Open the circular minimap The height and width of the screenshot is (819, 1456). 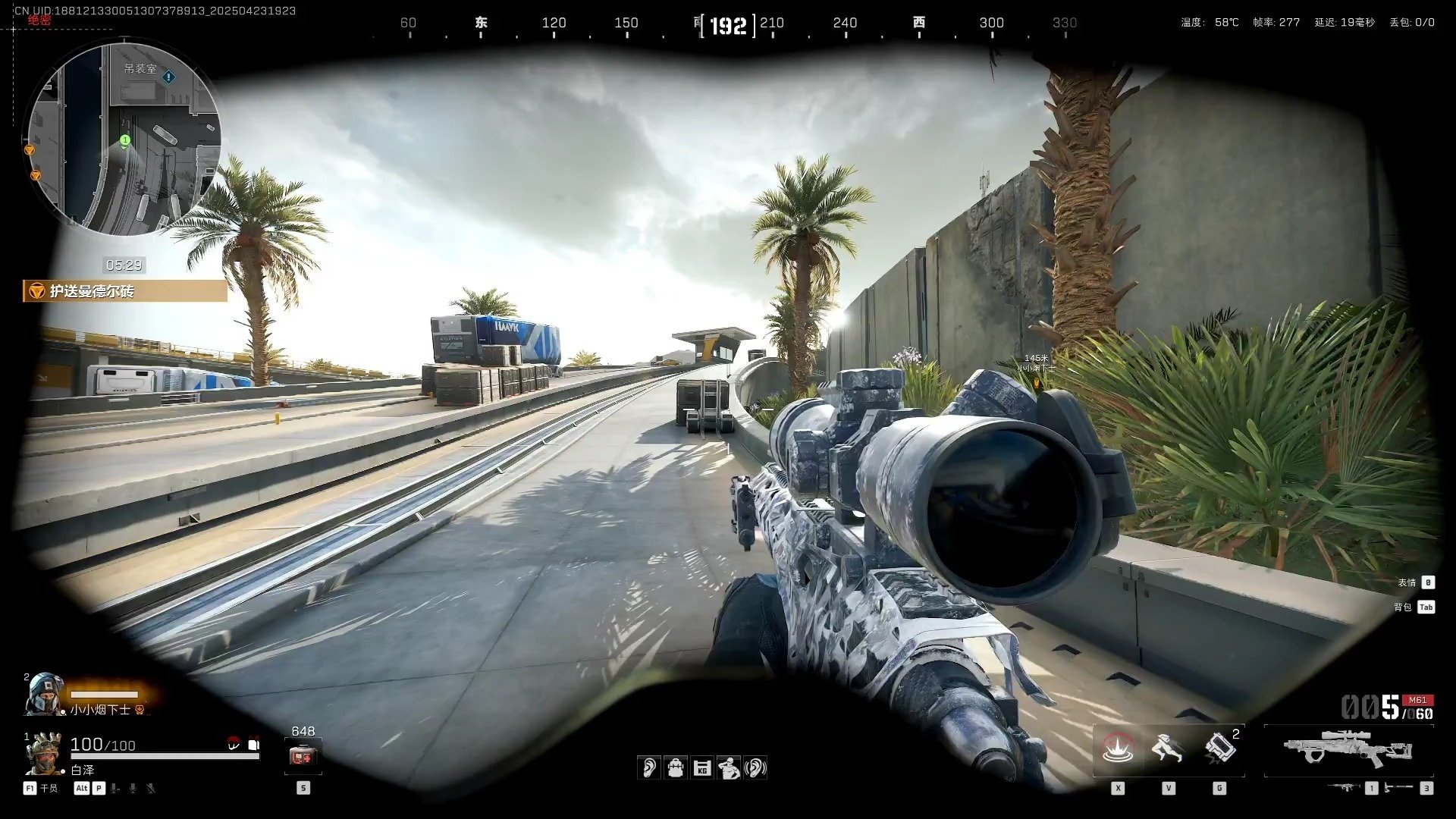[x=124, y=138]
